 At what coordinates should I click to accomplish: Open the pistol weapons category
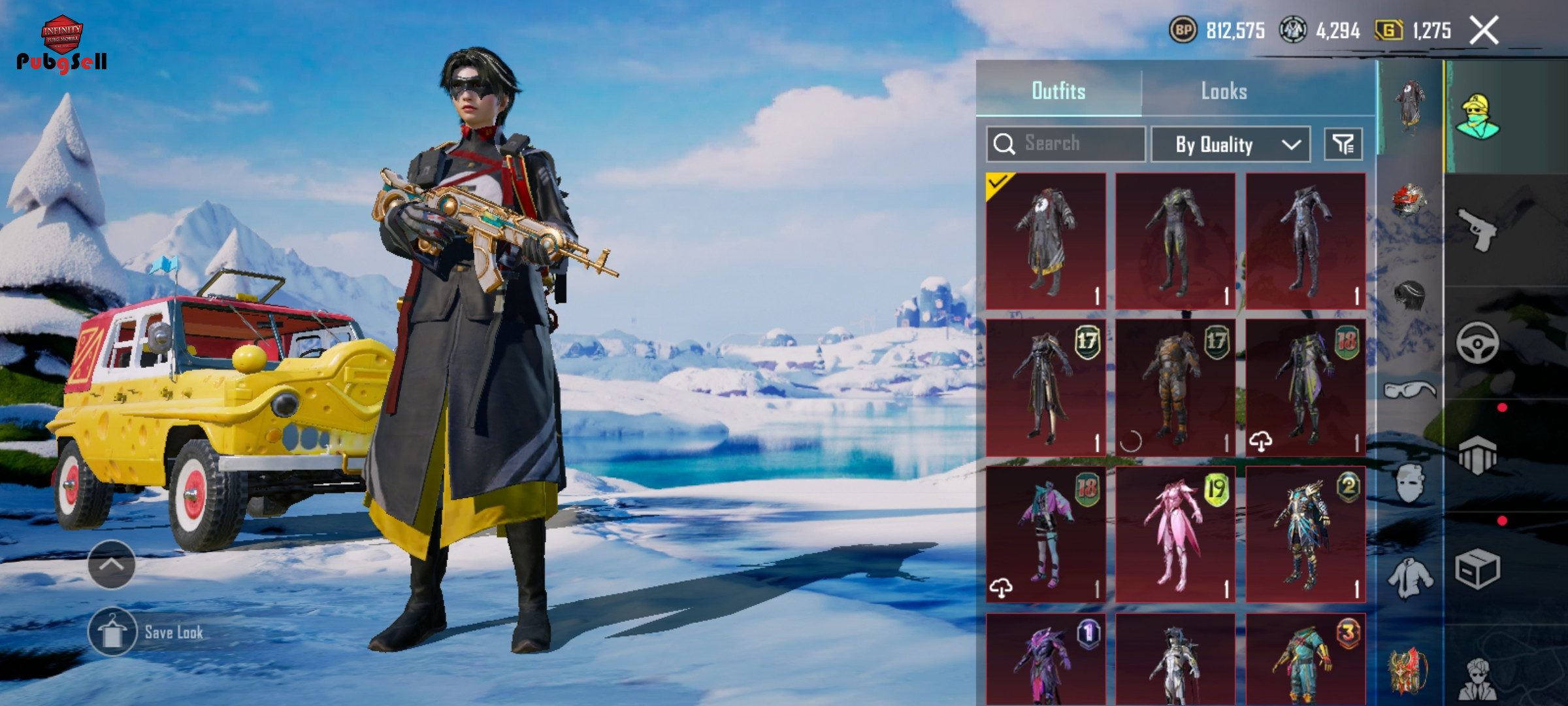1478,229
